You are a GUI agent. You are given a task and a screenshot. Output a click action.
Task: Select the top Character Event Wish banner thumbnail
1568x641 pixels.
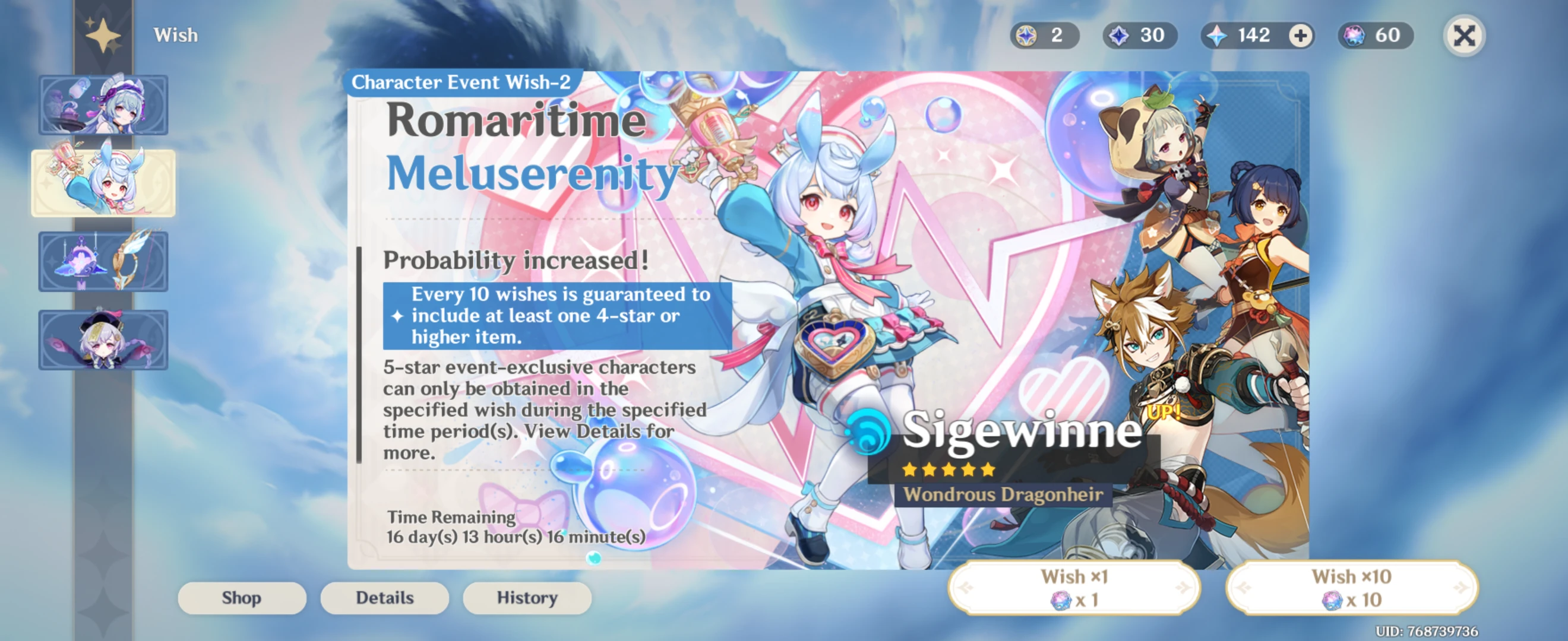[x=103, y=104]
